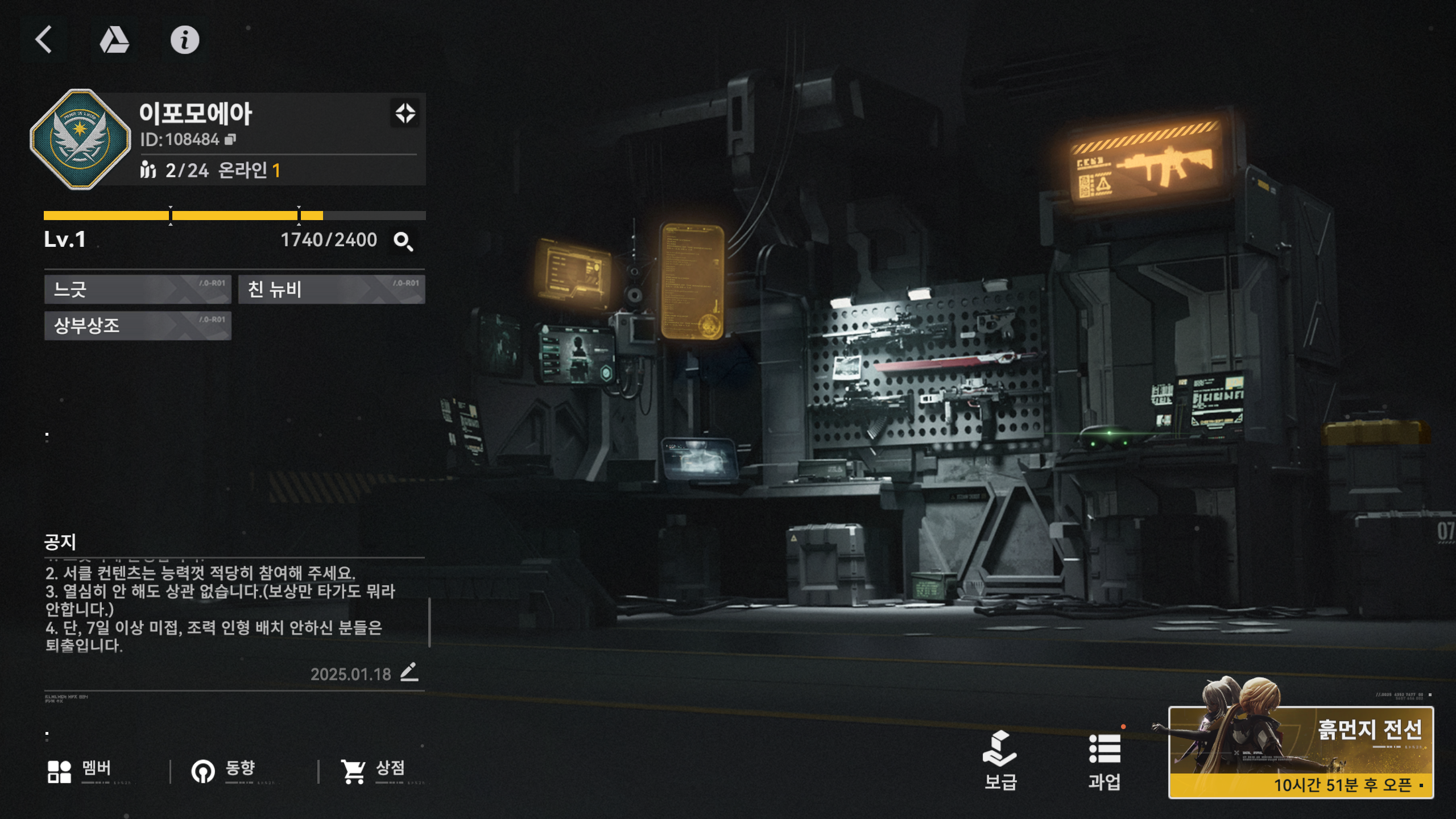Click the member count 2/24 icon
The image size is (1456, 819).
tap(148, 169)
